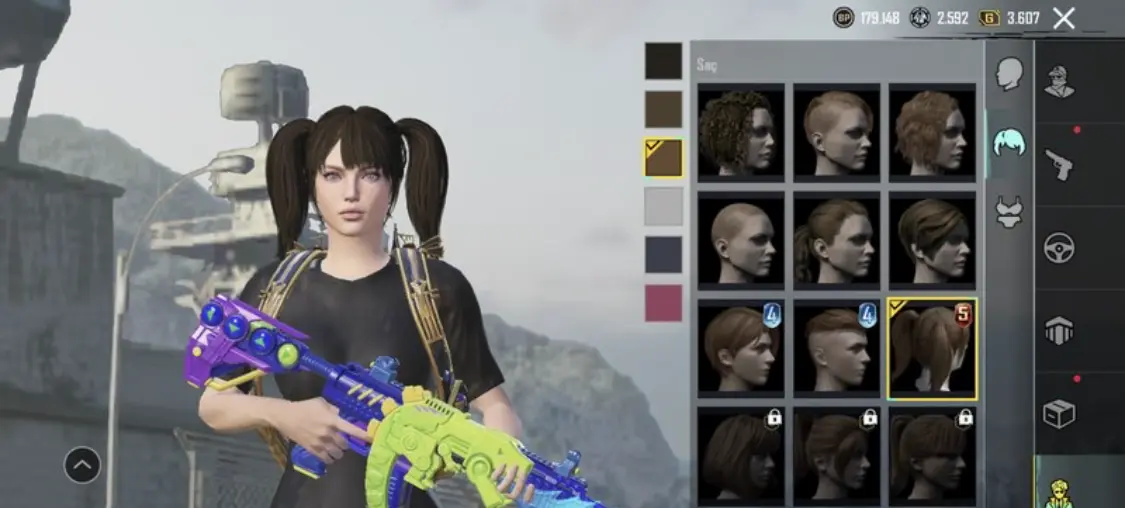
Task: Select the medium brown hair color swatch
Action: [663, 110]
